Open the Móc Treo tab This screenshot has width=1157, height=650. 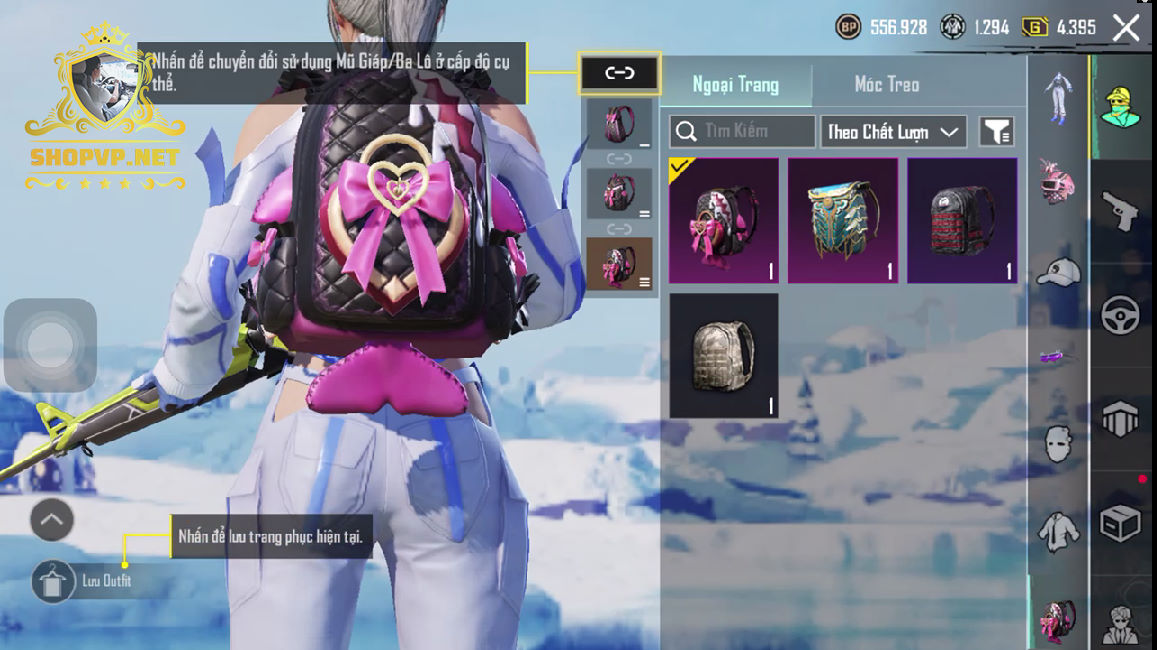[886, 85]
